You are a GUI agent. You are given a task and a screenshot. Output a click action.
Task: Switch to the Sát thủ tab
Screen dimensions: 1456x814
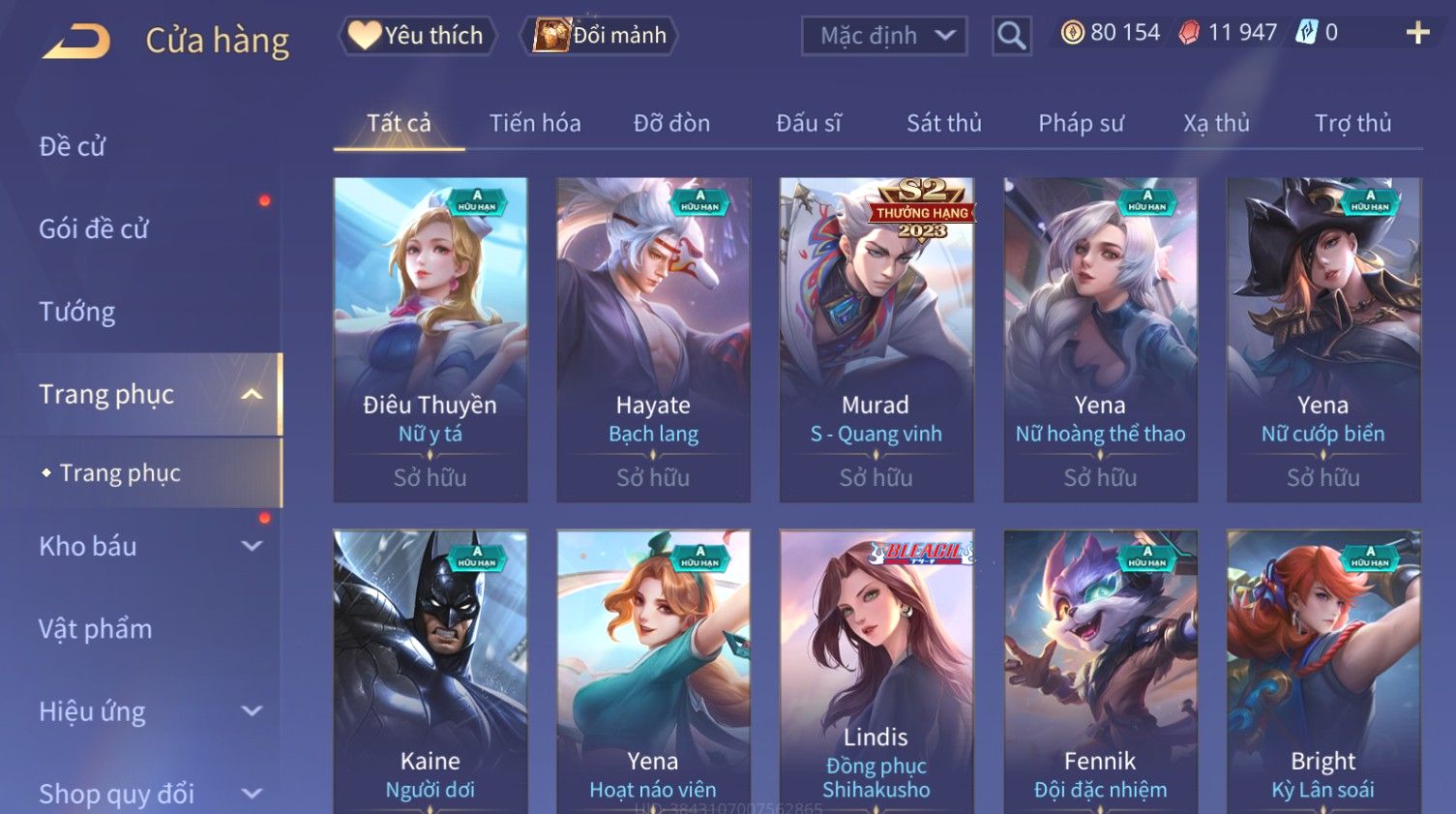click(943, 124)
